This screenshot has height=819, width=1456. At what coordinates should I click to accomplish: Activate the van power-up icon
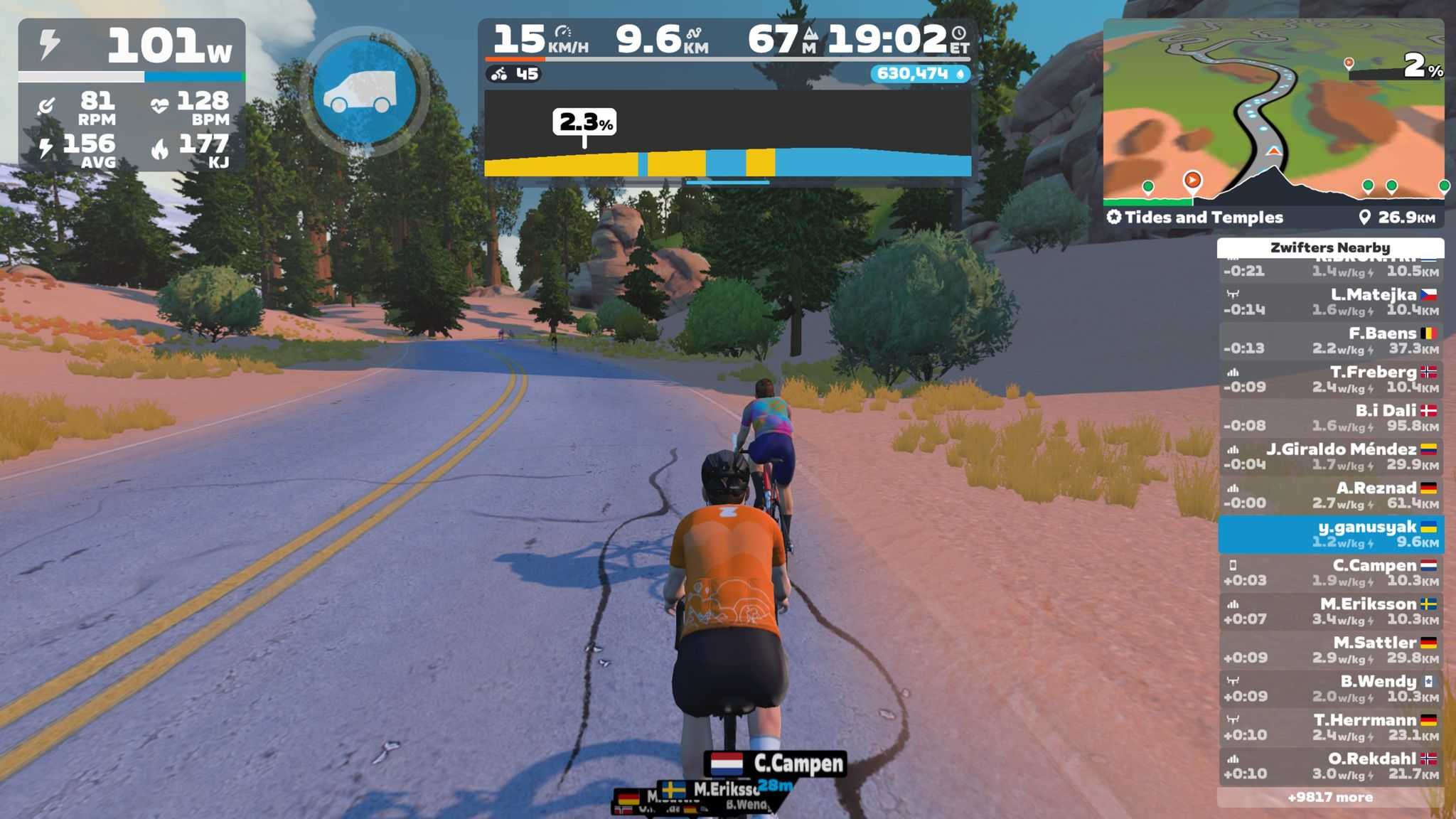[x=365, y=92]
